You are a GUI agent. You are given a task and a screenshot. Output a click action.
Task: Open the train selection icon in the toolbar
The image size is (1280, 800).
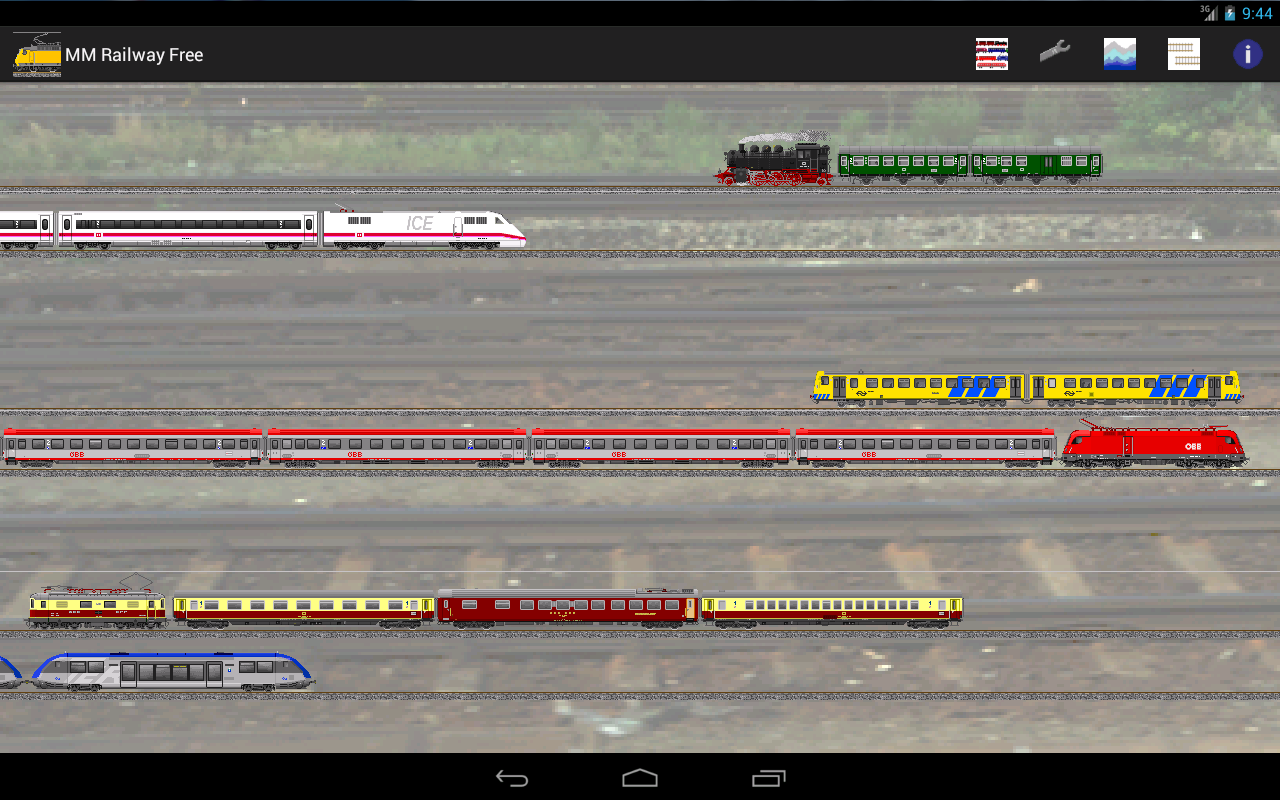click(x=990, y=54)
